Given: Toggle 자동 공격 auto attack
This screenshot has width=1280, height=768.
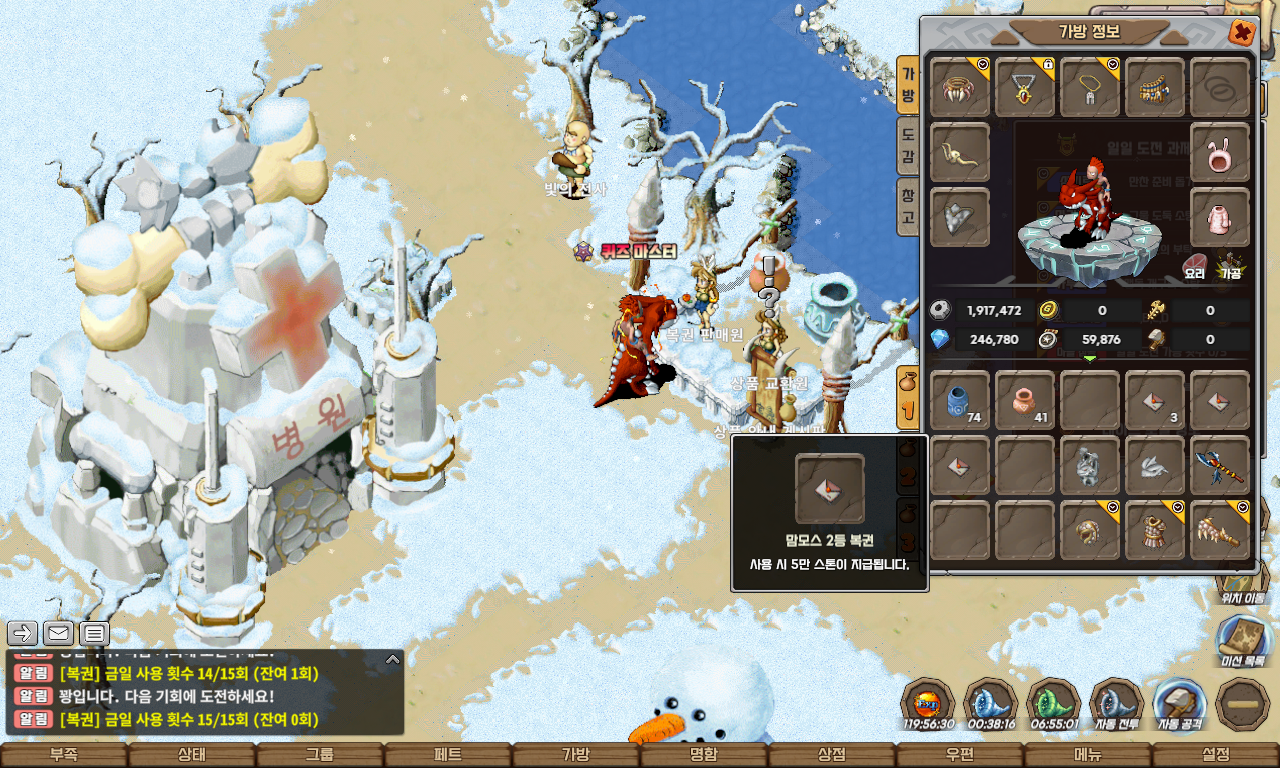Looking at the screenshot, I should [x=1179, y=704].
